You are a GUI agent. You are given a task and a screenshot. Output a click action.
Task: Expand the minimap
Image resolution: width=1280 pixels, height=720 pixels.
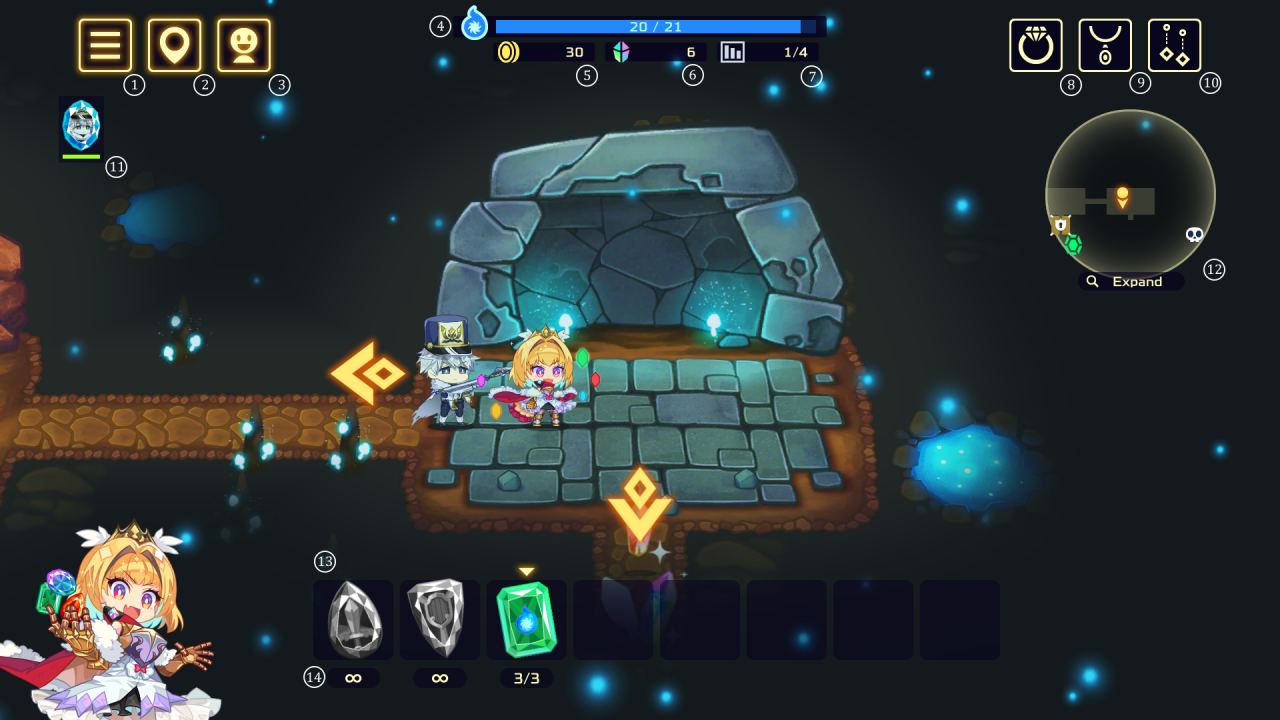[1130, 282]
